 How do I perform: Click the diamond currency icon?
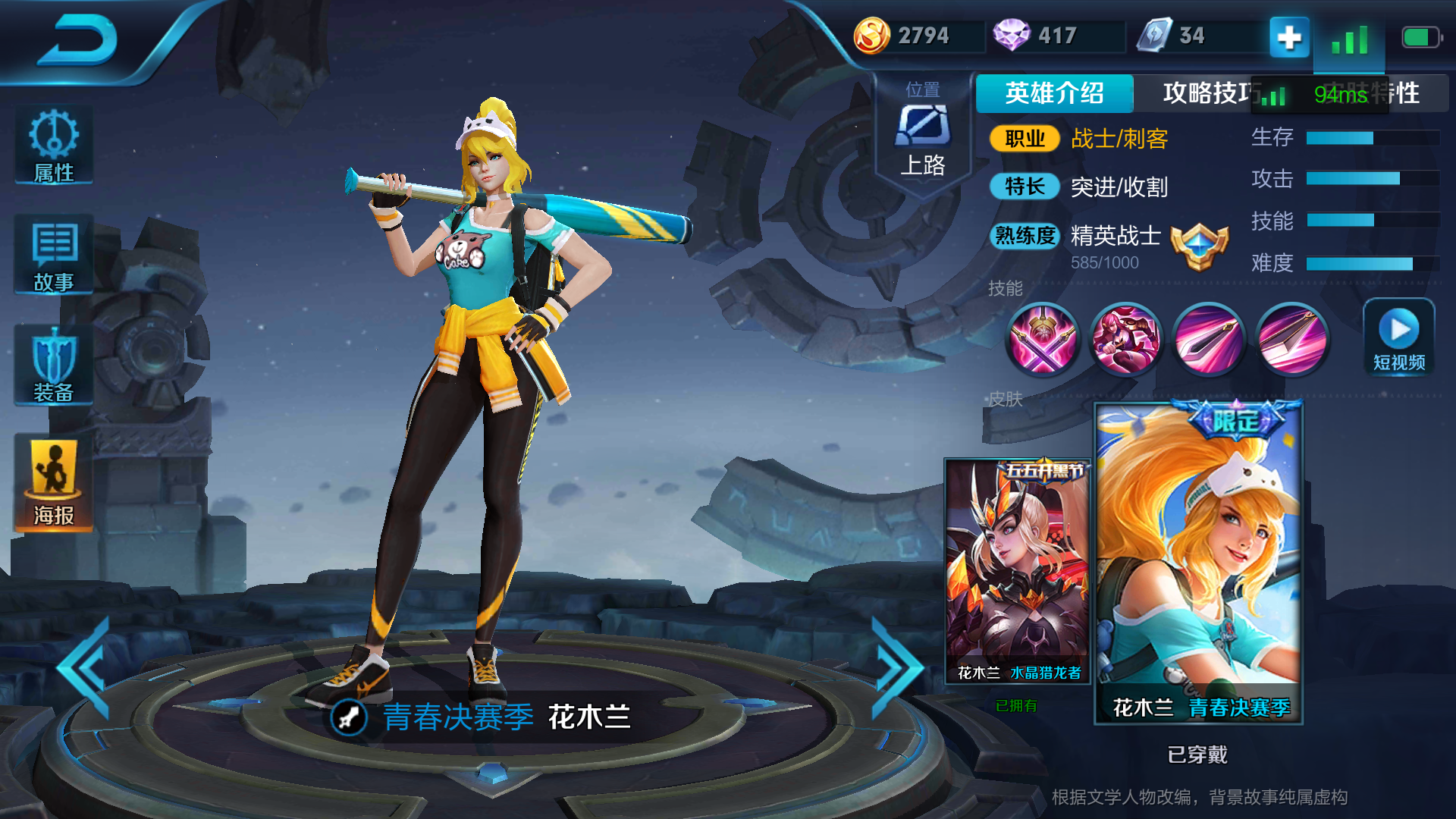tap(1014, 34)
